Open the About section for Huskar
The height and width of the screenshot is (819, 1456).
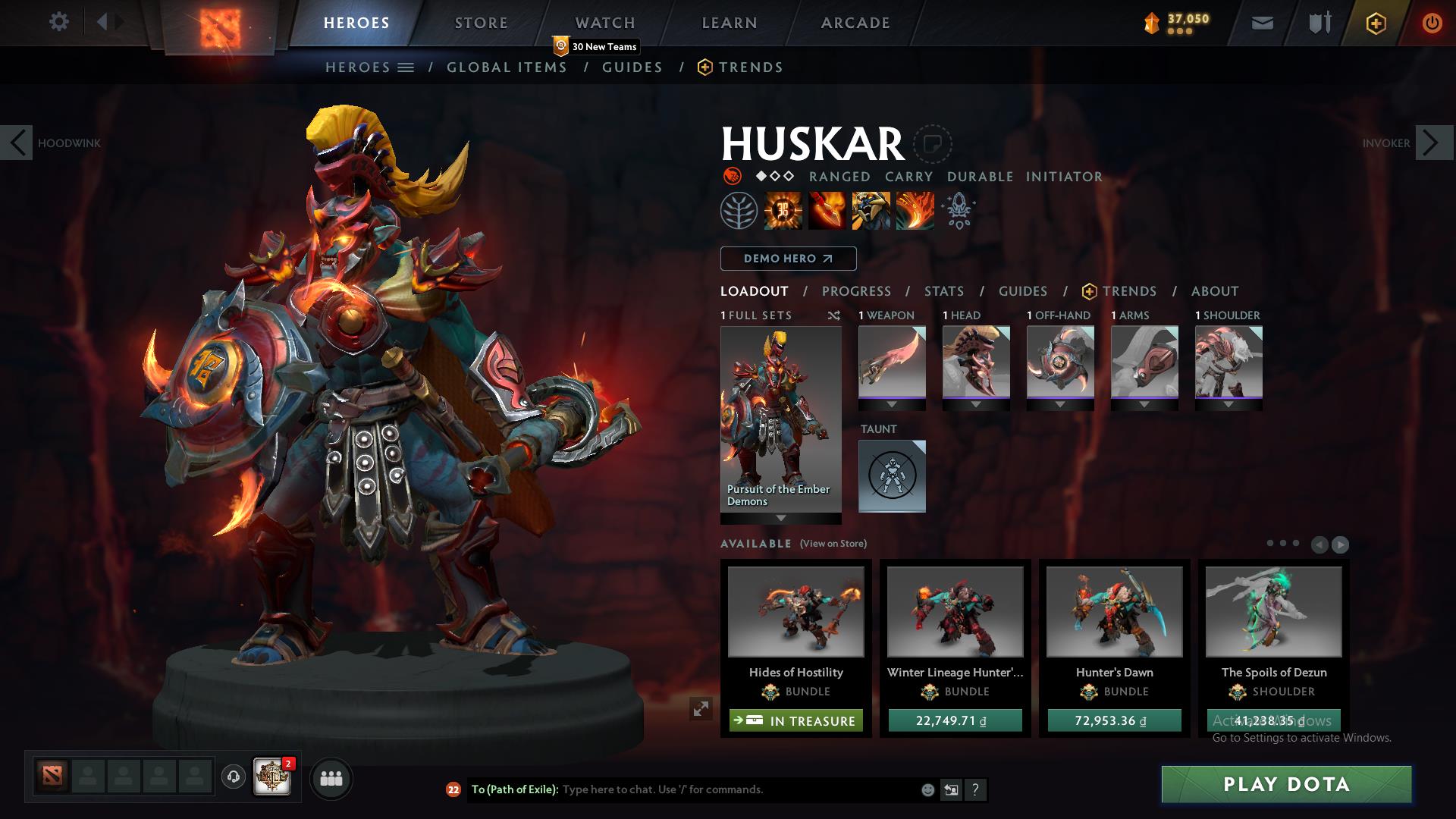click(x=1214, y=291)
